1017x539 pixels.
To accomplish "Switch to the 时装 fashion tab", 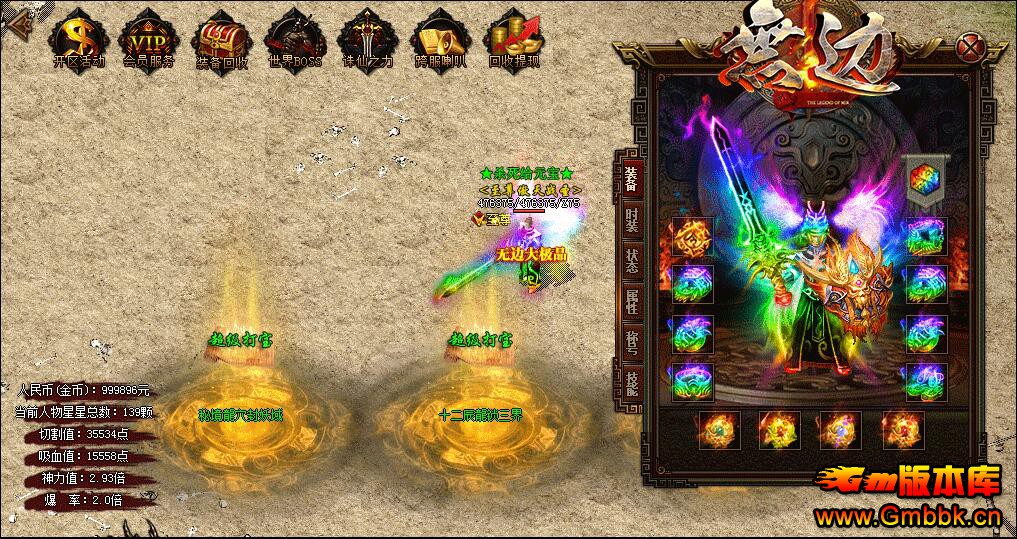I will (631, 220).
